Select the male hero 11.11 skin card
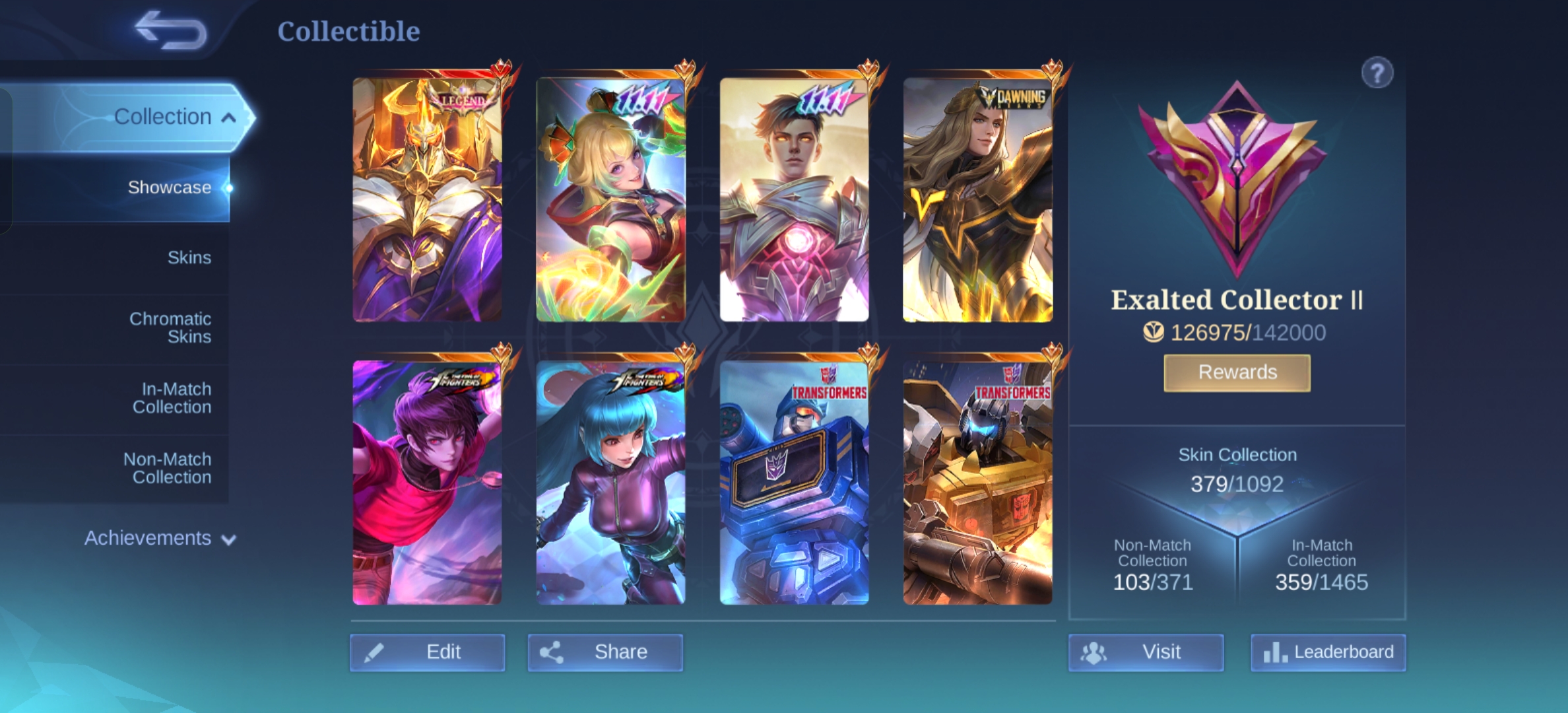This screenshot has height=713, width=1568. tap(794, 199)
